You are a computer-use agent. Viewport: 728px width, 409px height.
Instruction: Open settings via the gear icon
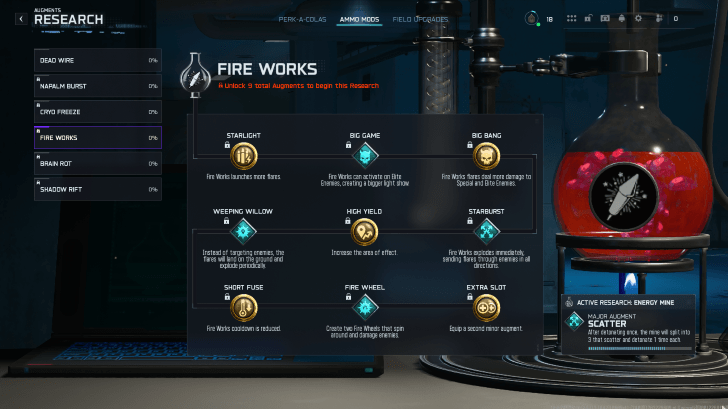639,18
